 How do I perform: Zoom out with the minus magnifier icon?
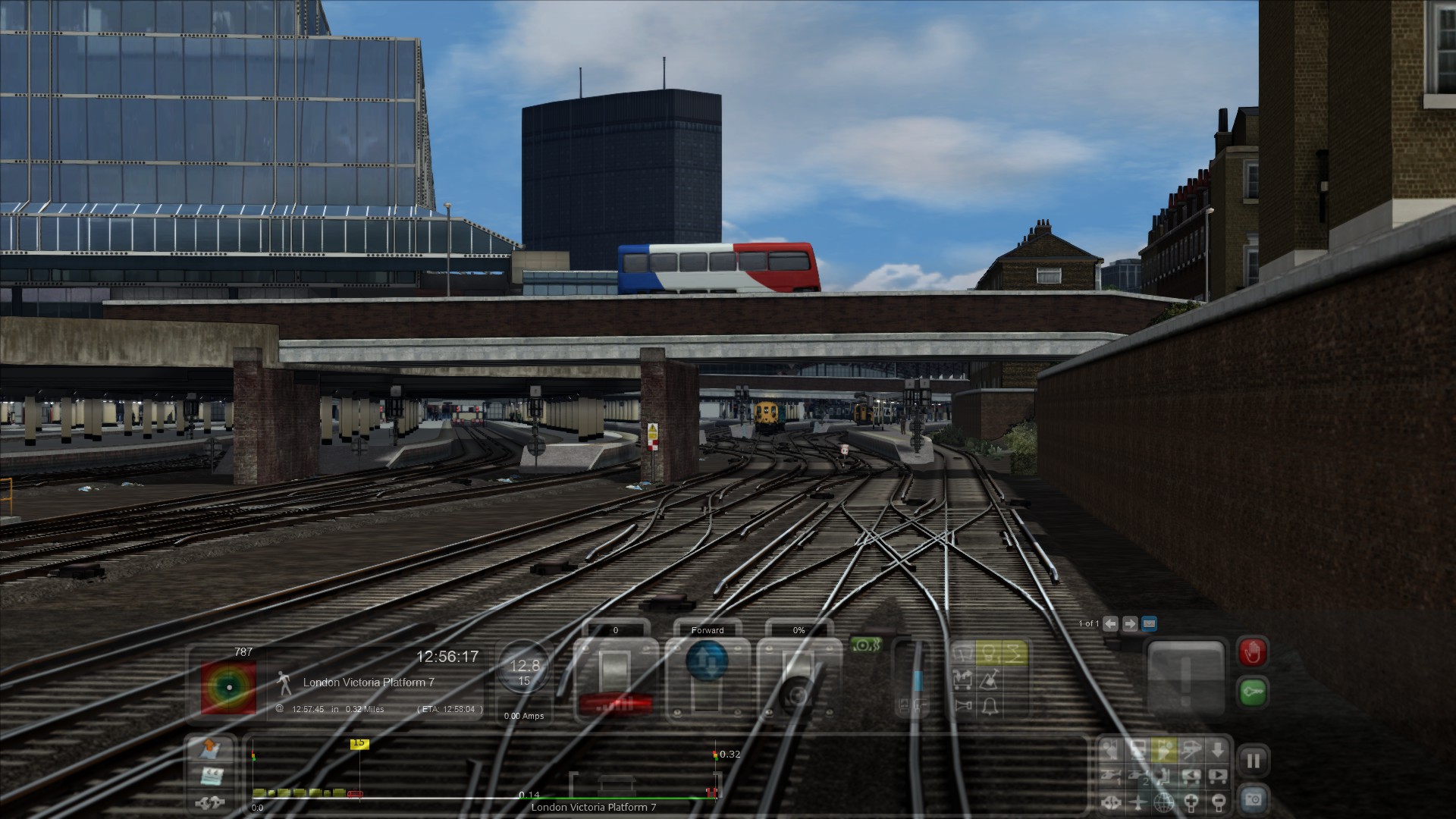[x=1217, y=801]
